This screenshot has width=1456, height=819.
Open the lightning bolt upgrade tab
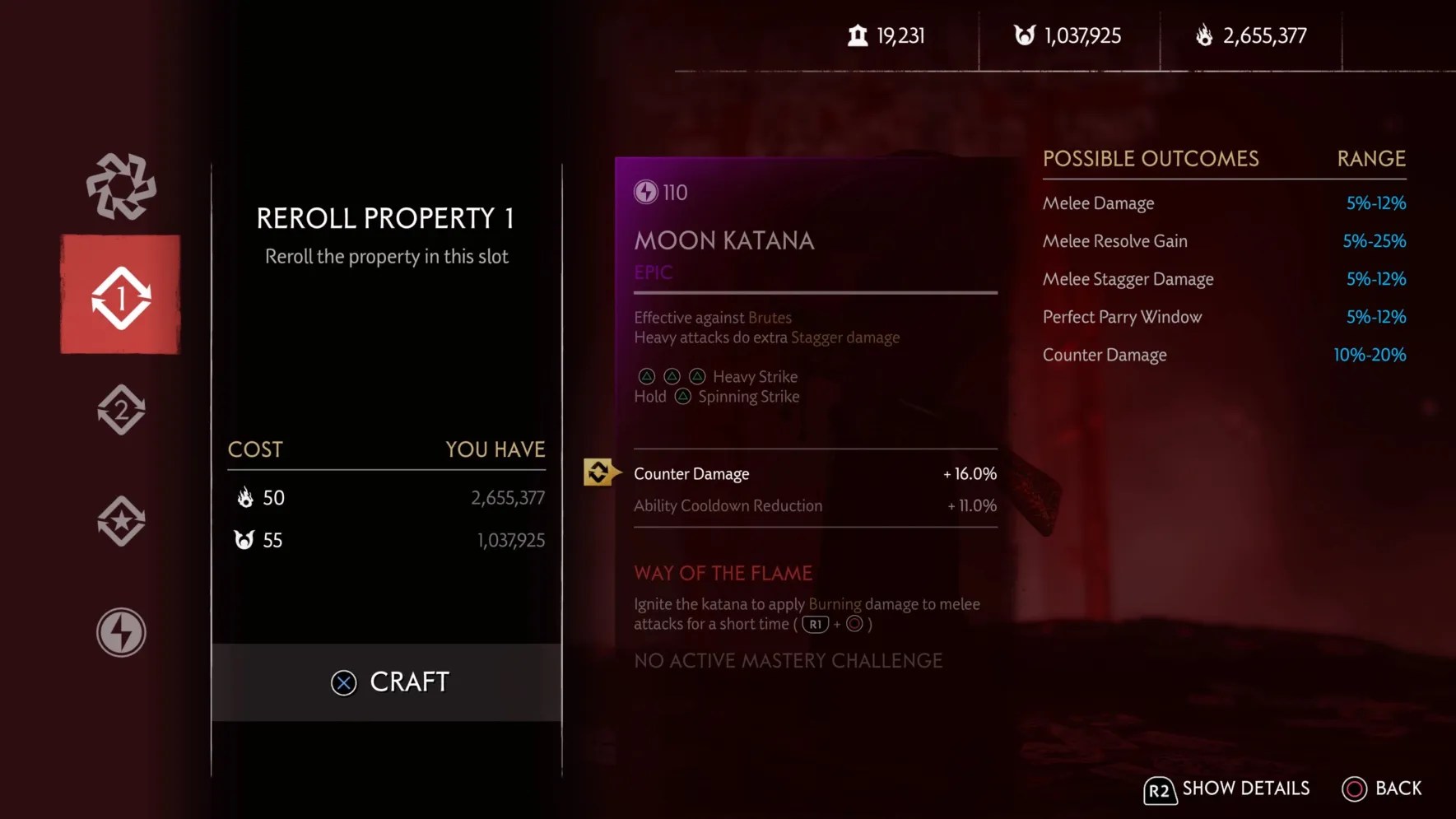pos(121,632)
